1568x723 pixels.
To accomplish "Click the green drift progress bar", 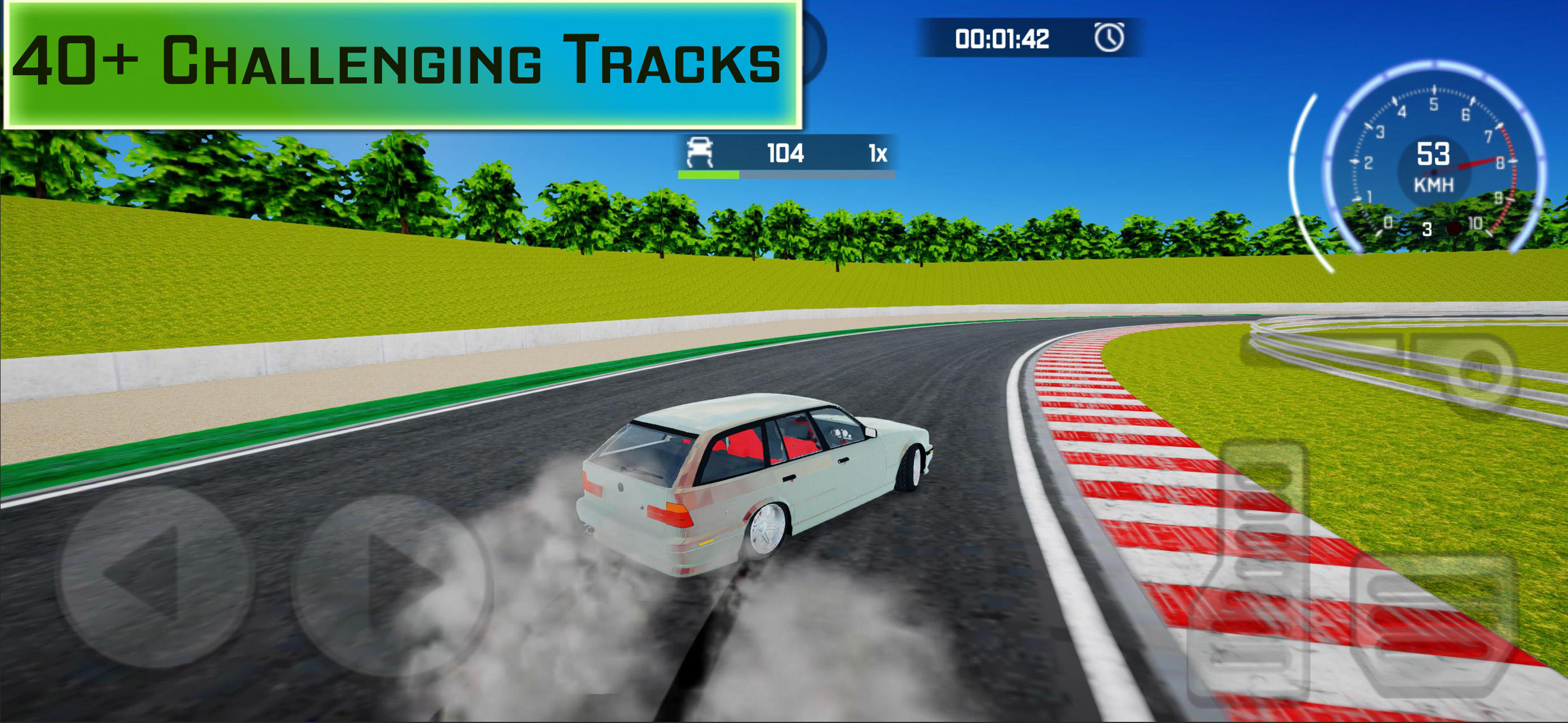I will pyautogui.click(x=709, y=175).
